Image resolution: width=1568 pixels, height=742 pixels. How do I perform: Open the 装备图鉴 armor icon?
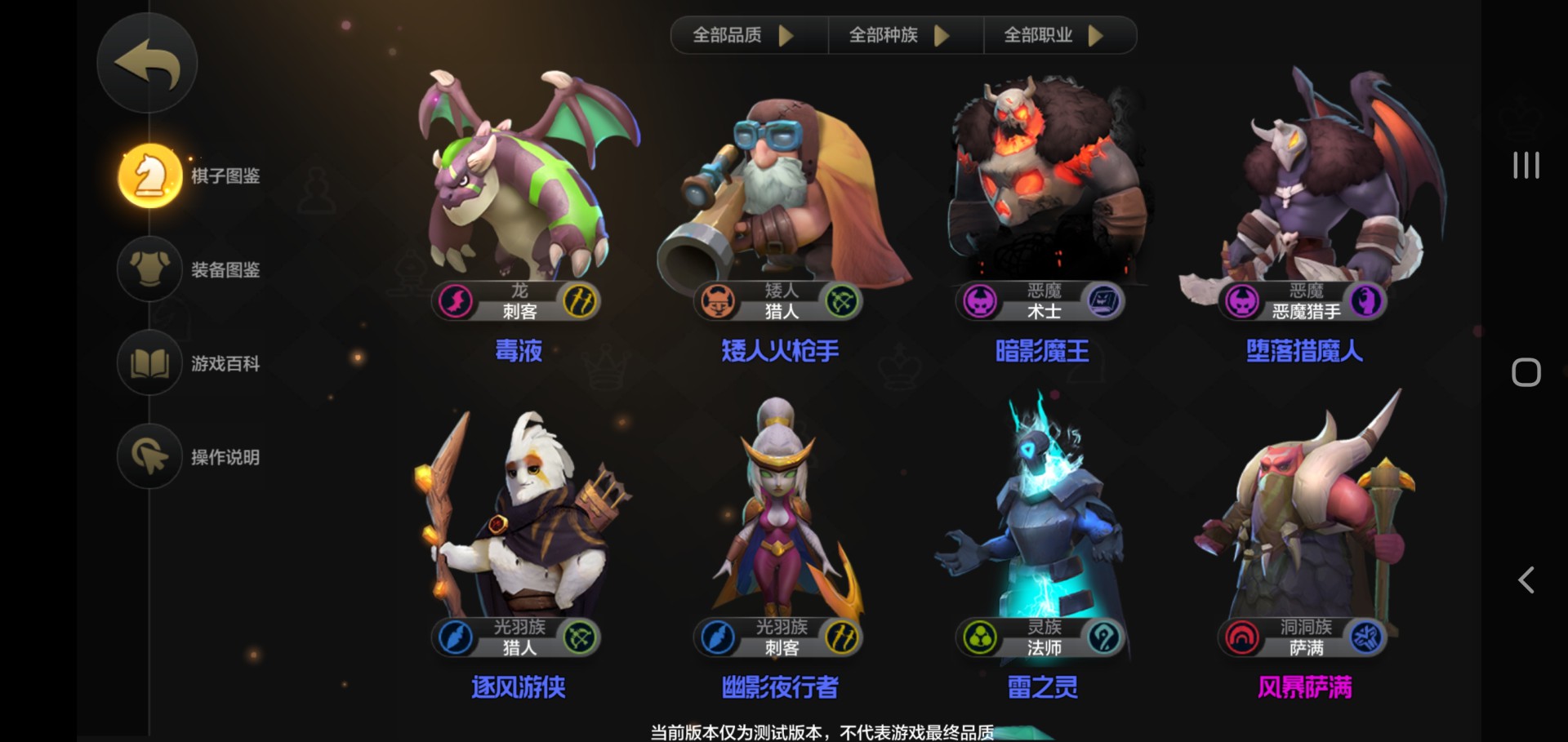coord(149,269)
